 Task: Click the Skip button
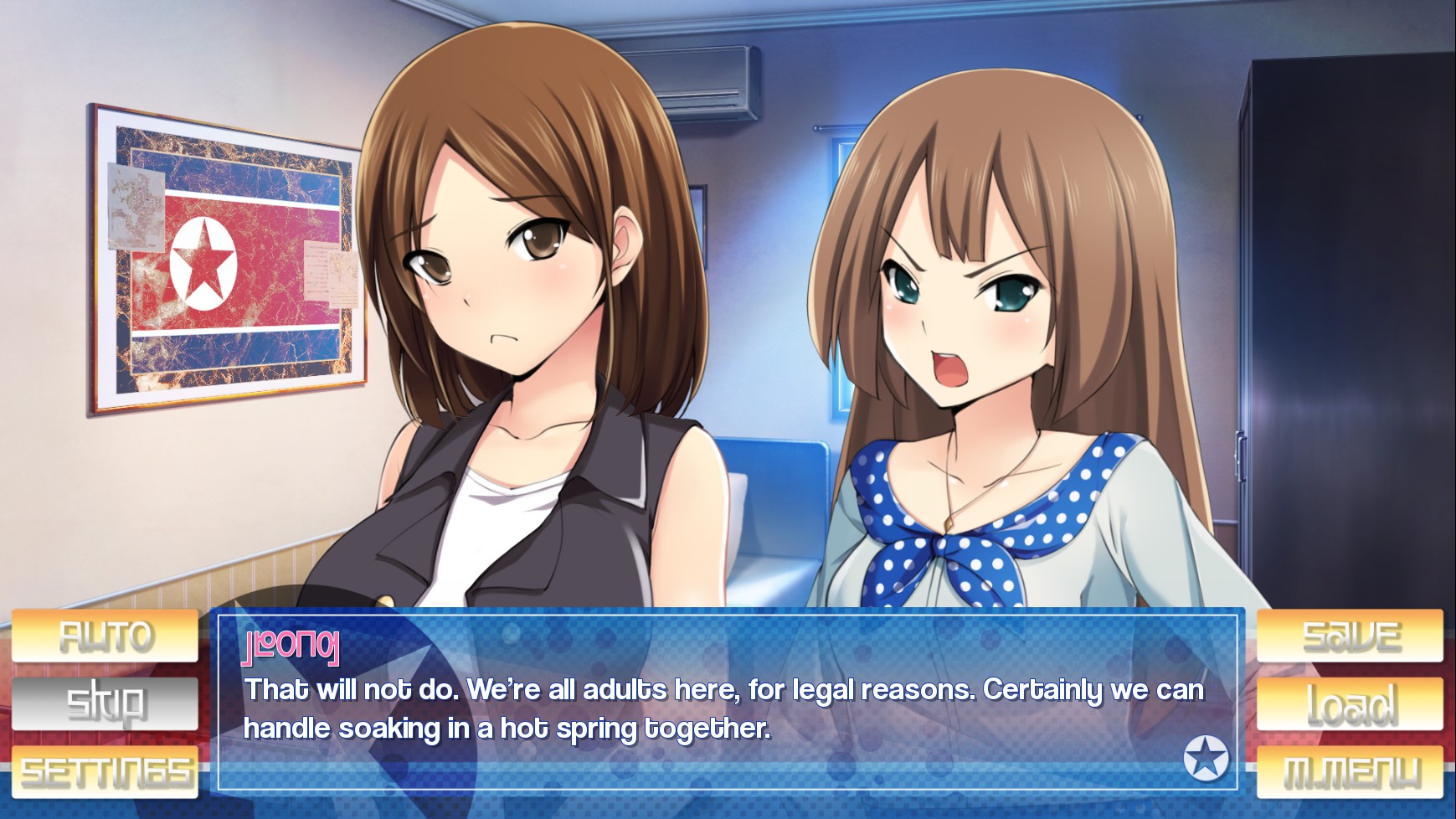pos(105,704)
